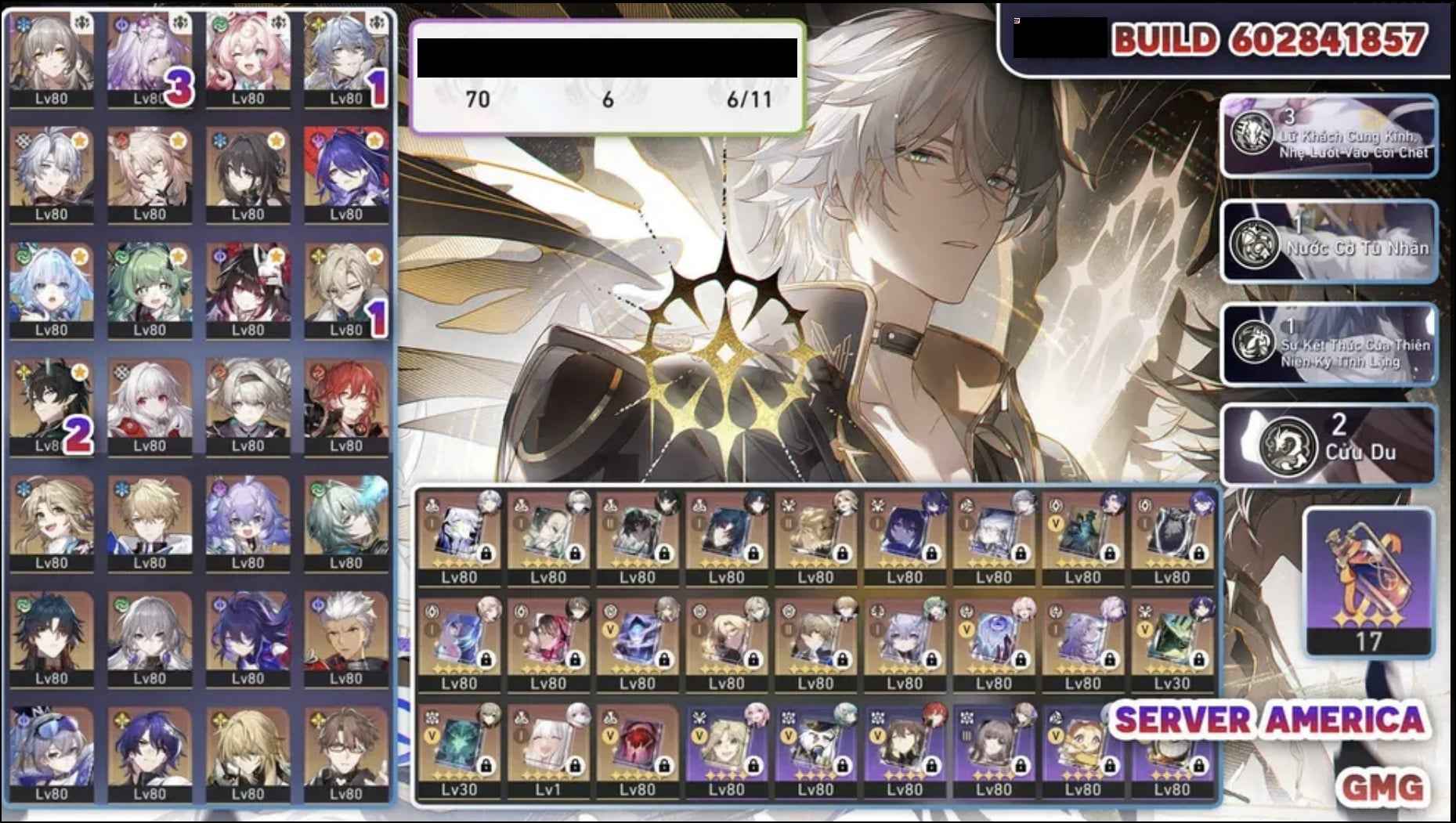Toggle the lock on the Lv1 light cone
The height and width of the screenshot is (823, 1456).
[x=575, y=765]
